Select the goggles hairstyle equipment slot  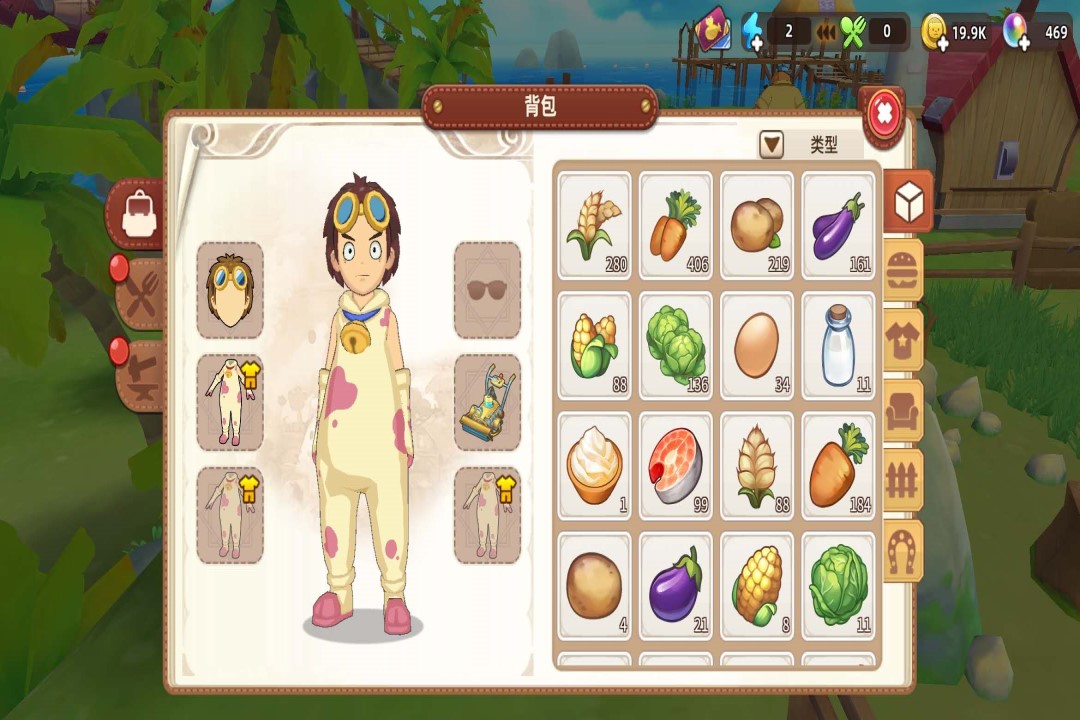tap(230, 290)
